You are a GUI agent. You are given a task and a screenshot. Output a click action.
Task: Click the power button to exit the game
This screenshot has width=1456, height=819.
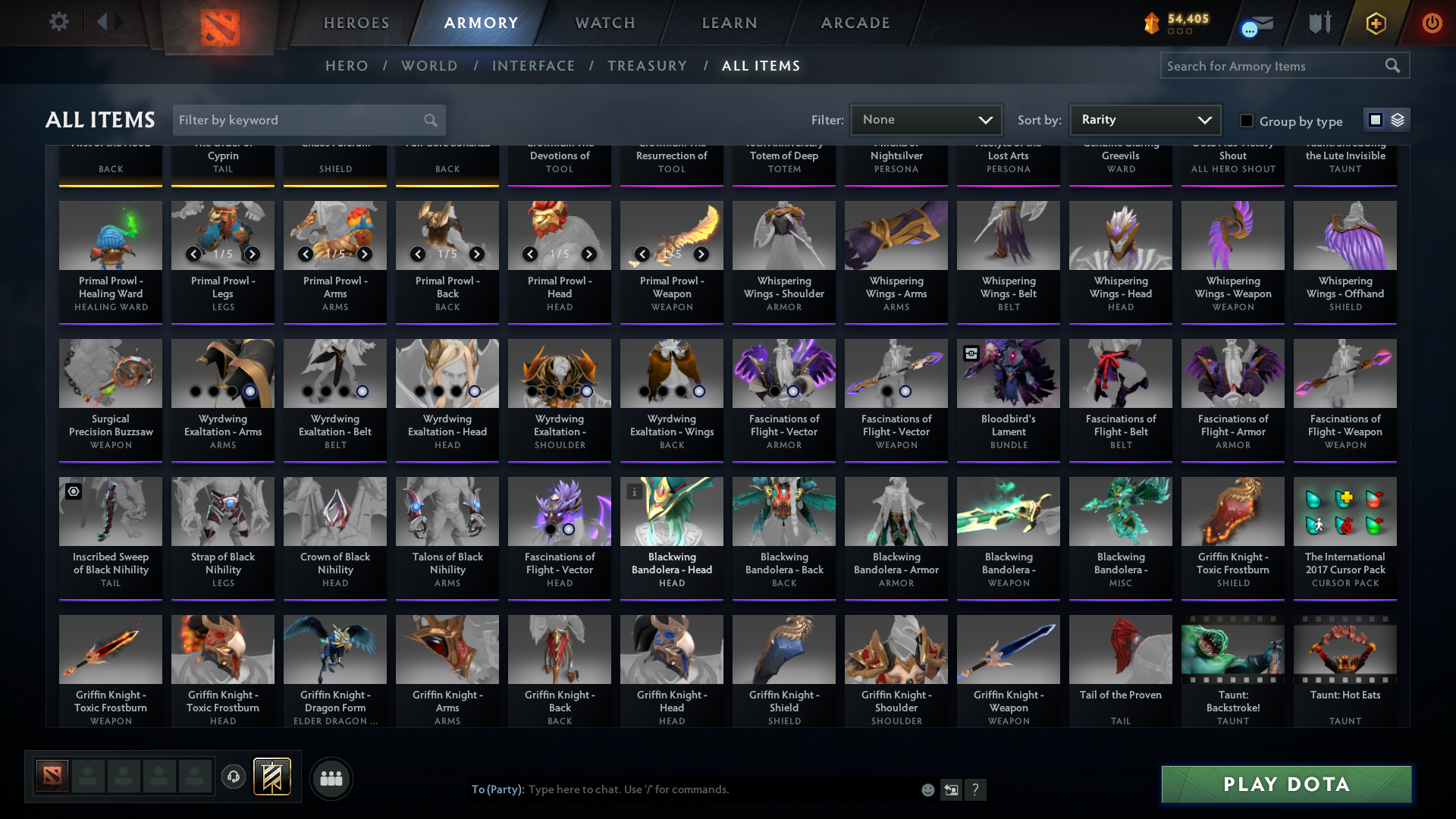coord(1432,24)
